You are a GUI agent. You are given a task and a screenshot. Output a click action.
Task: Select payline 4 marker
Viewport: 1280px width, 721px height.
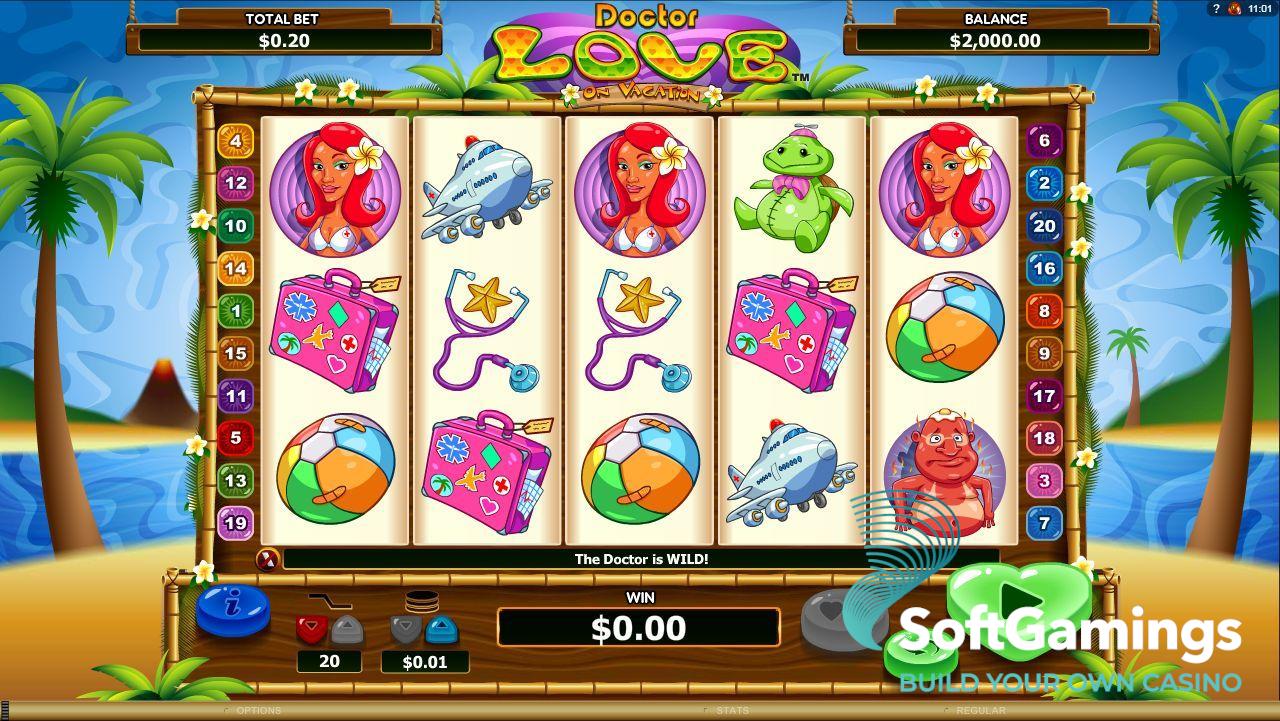click(236, 141)
